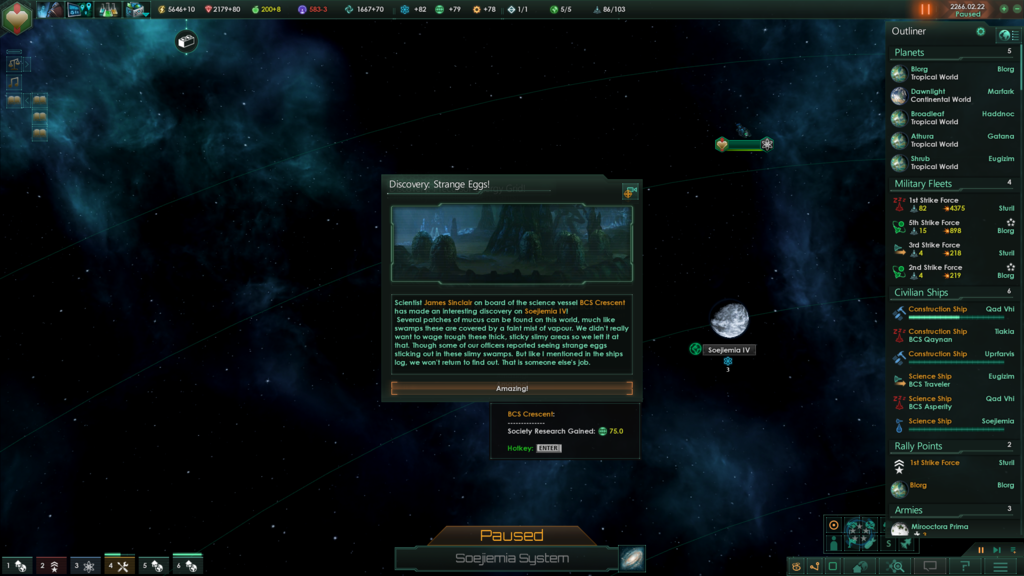
Task: Select control group 4 with wrench icon
Action: 119,566
